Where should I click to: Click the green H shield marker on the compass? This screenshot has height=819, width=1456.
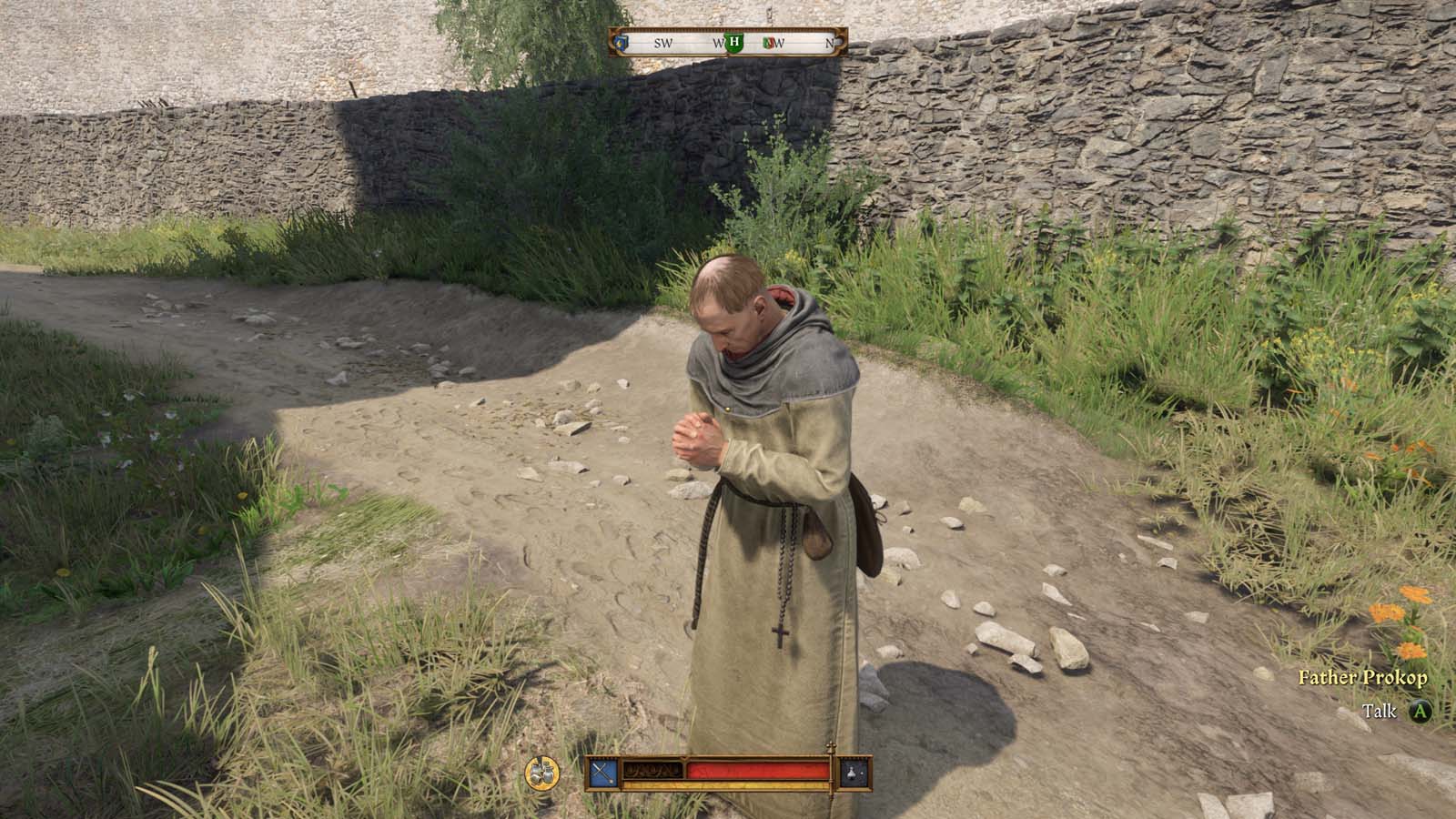tap(733, 42)
